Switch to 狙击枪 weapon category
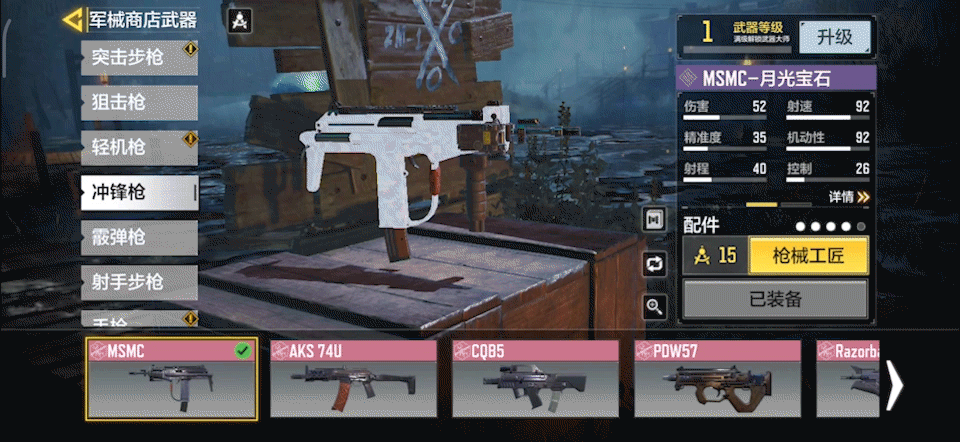Screen dimensions: 960x442 tap(138, 101)
